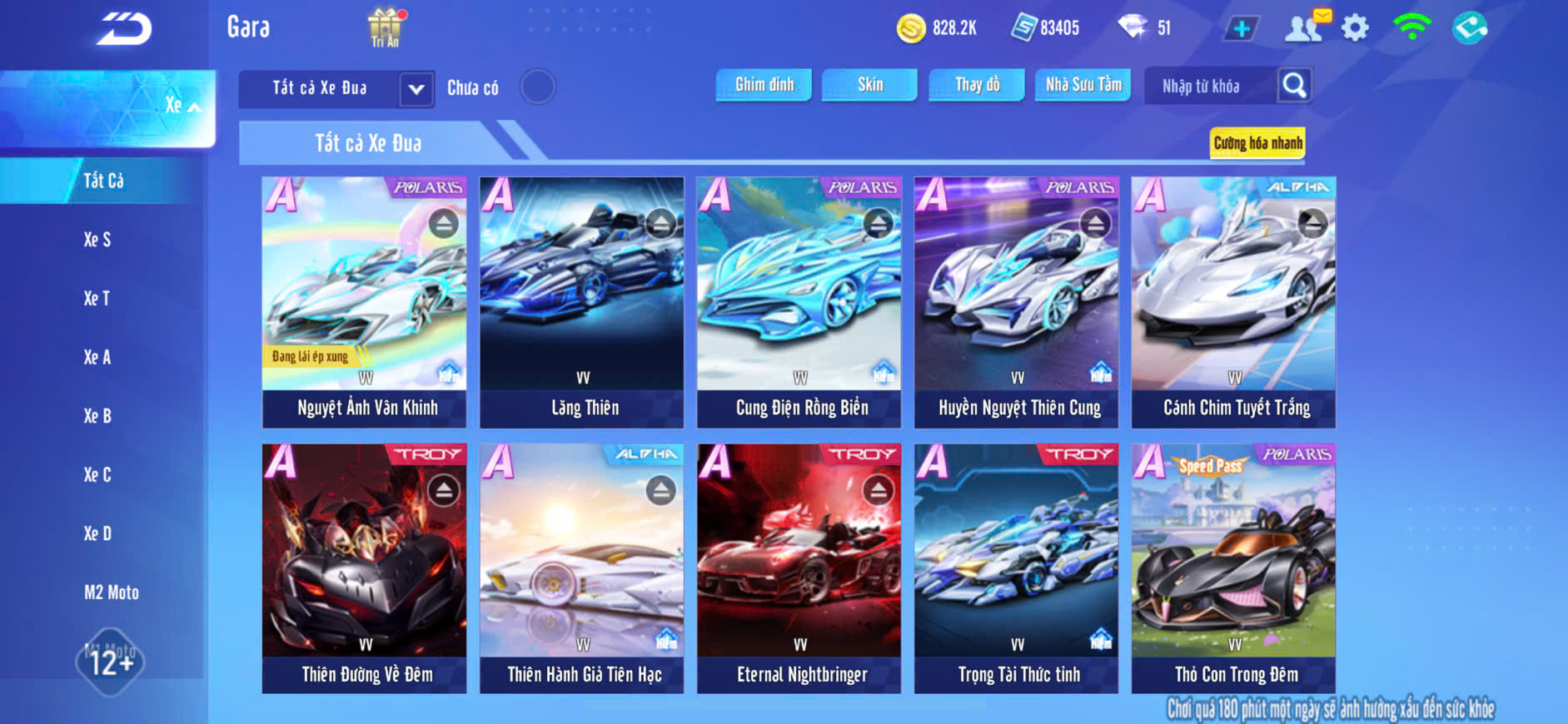Go back using the top-left logo arrow
This screenshot has width=1568, height=724.
123,29
